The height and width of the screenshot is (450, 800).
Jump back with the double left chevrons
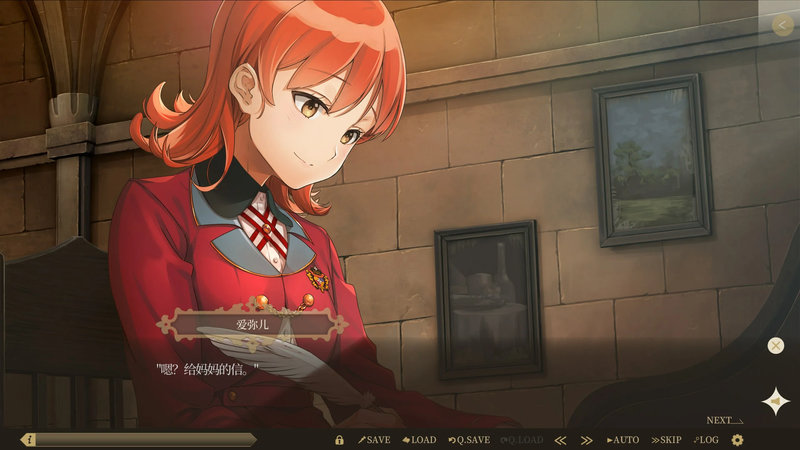pyautogui.click(x=561, y=440)
